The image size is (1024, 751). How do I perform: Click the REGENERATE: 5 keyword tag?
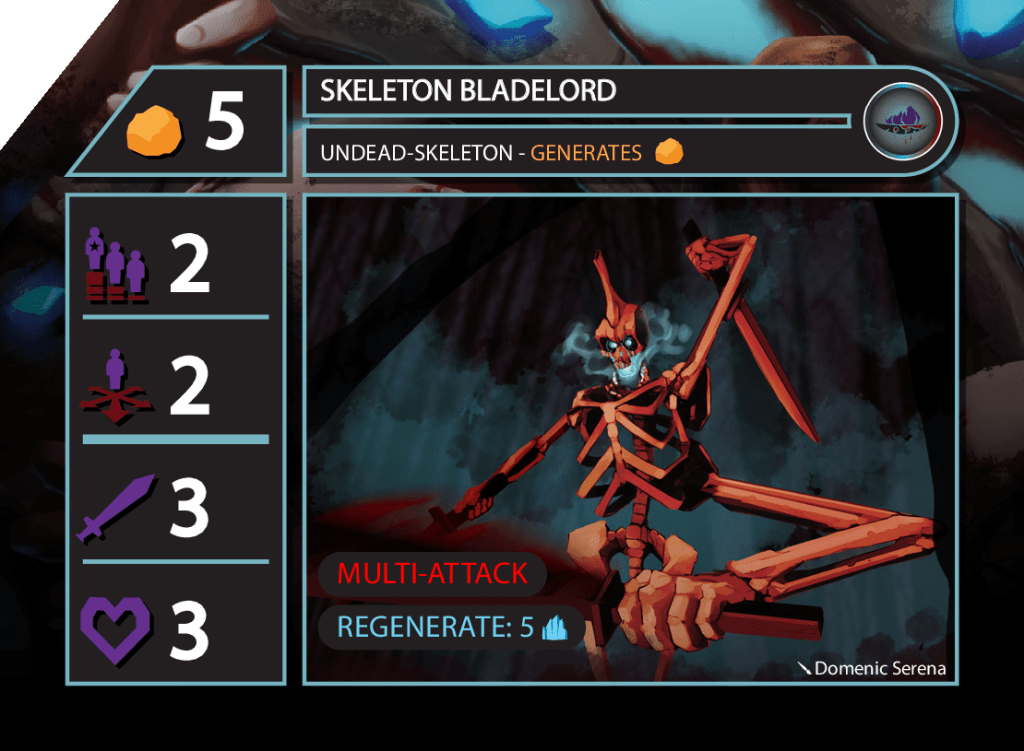tap(451, 628)
